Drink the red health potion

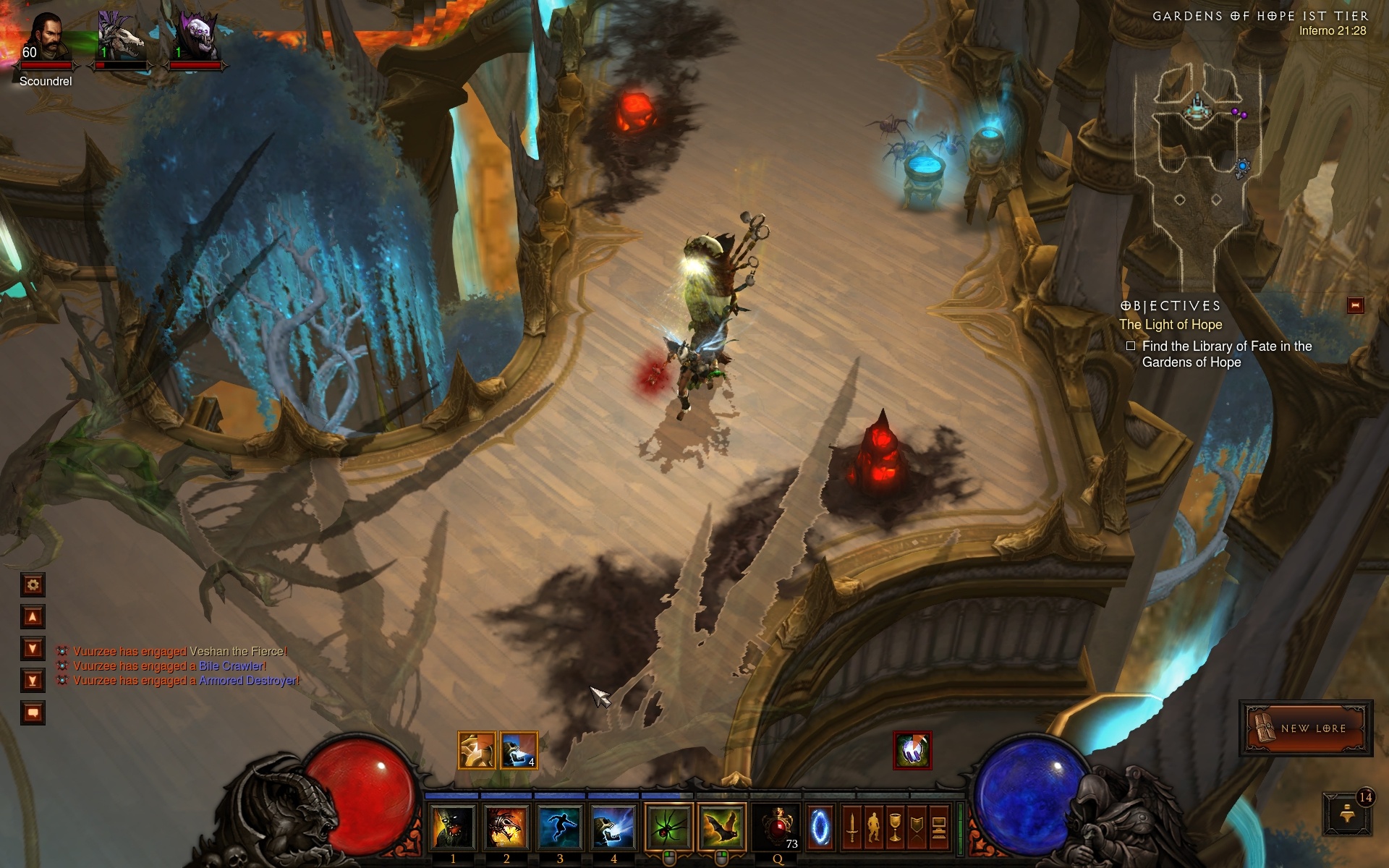click(x=777, y=827)
